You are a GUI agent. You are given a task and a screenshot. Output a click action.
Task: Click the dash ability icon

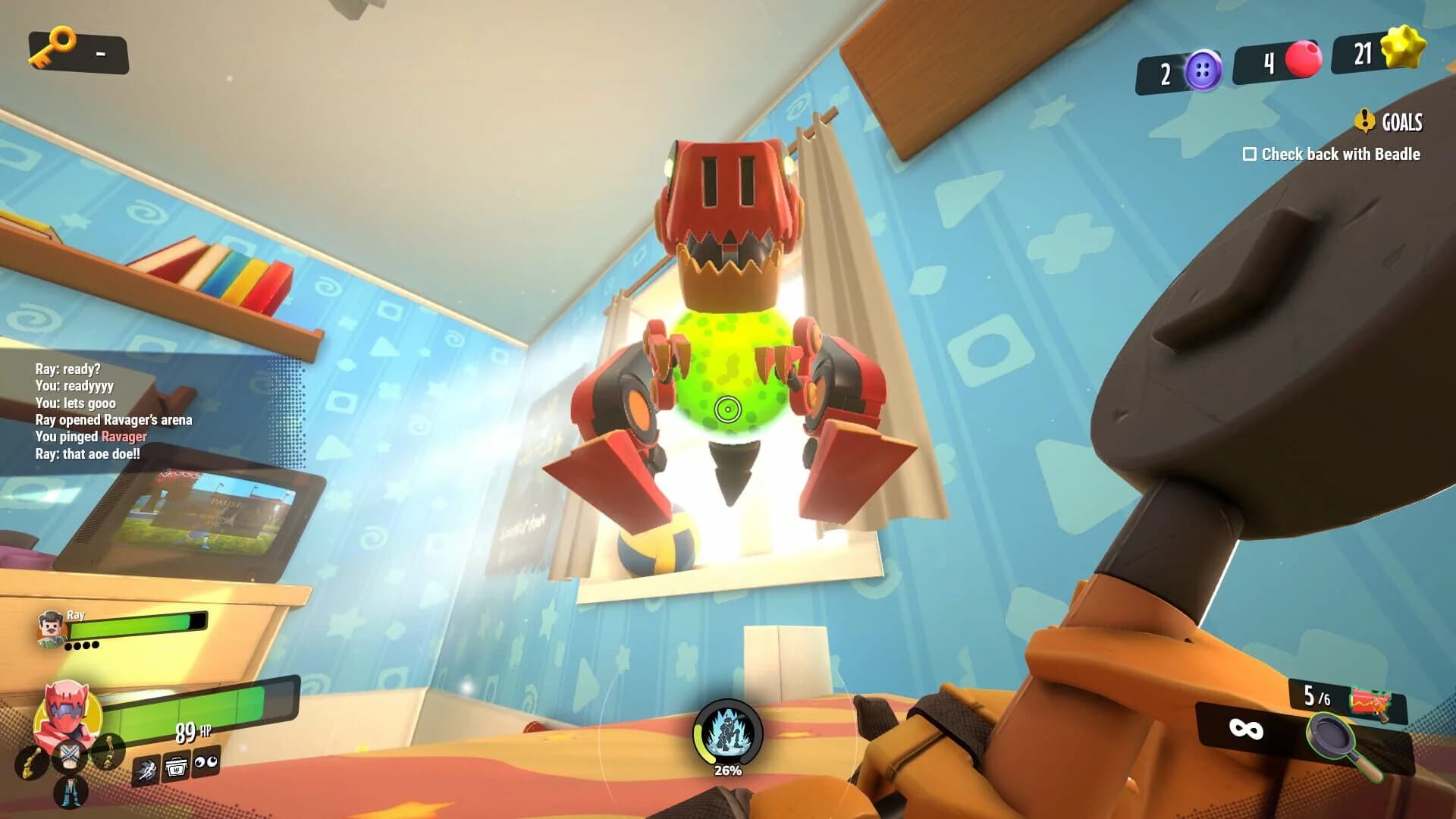(x=149, y=767)
